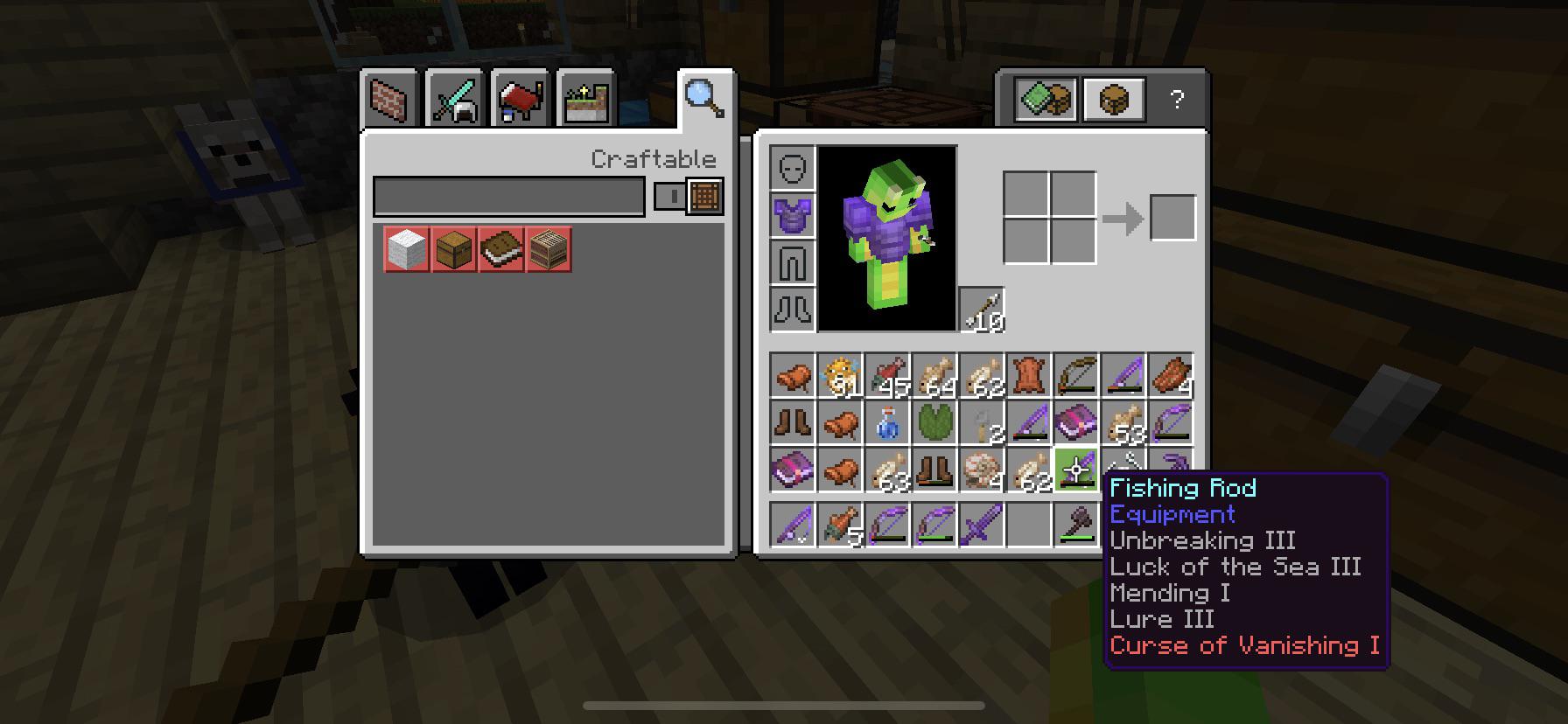The image size is (1568, 724).
Task: Select the enchanted bow in the hotbar
Action: [x=887, y=525]
